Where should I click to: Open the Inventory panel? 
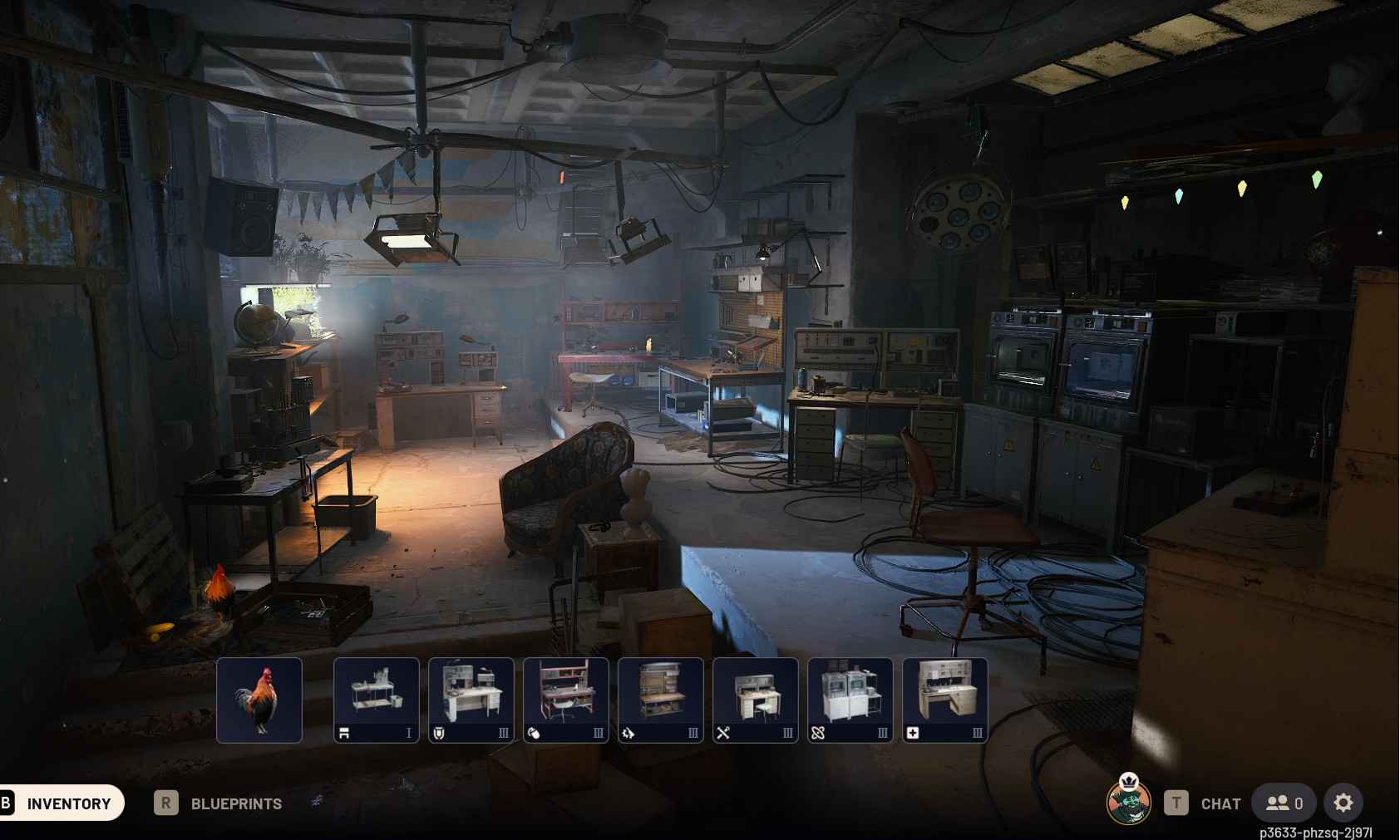tap(71, 803)
